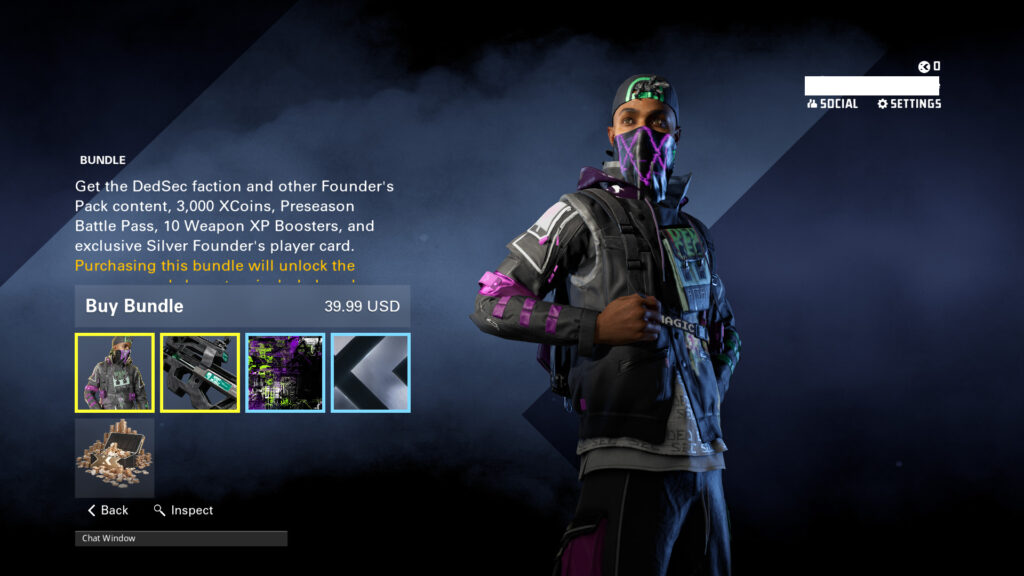Open the Social menu

[x=832, y=104]
